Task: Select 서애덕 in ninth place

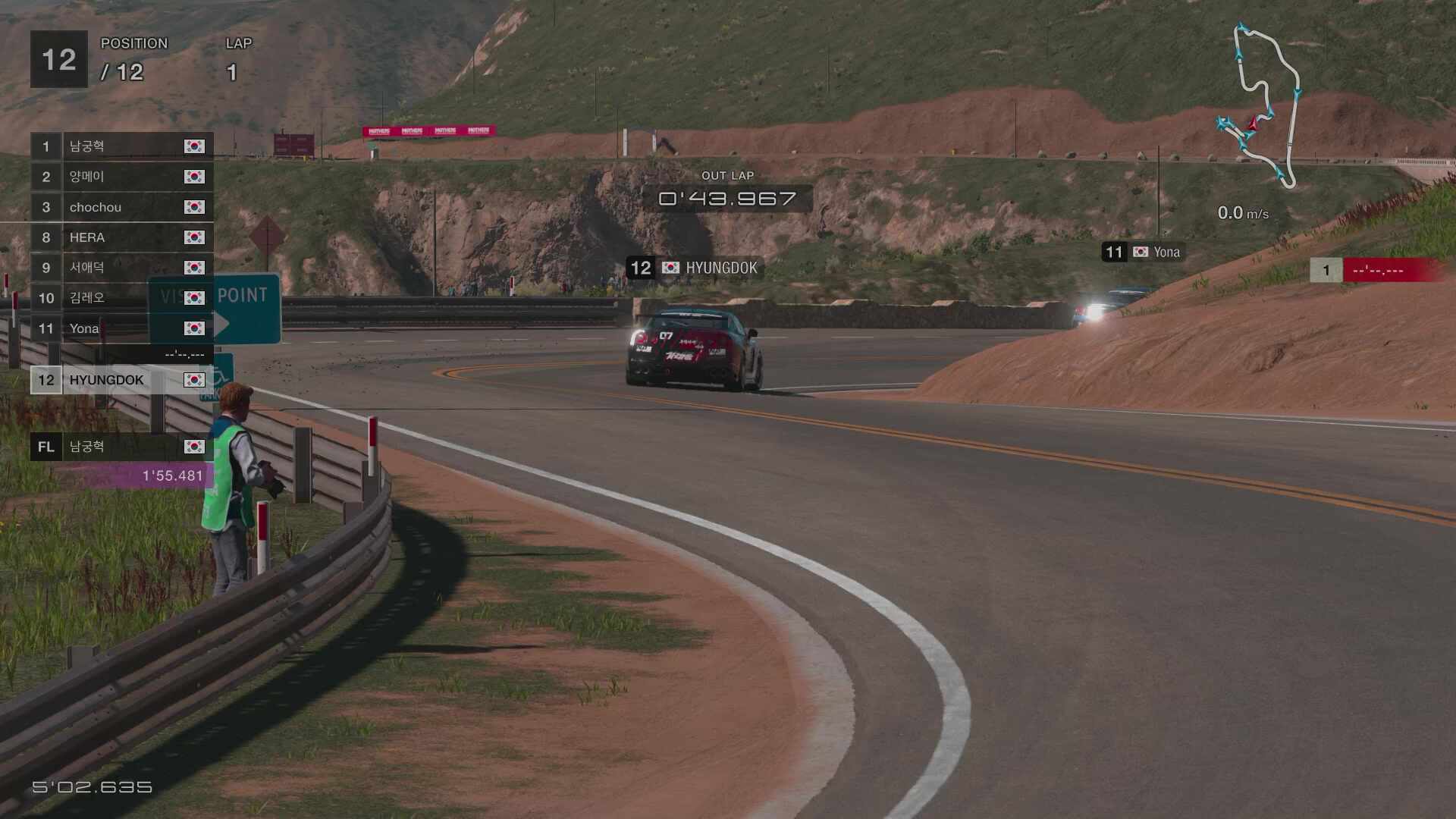Action: tap(121, 268)
